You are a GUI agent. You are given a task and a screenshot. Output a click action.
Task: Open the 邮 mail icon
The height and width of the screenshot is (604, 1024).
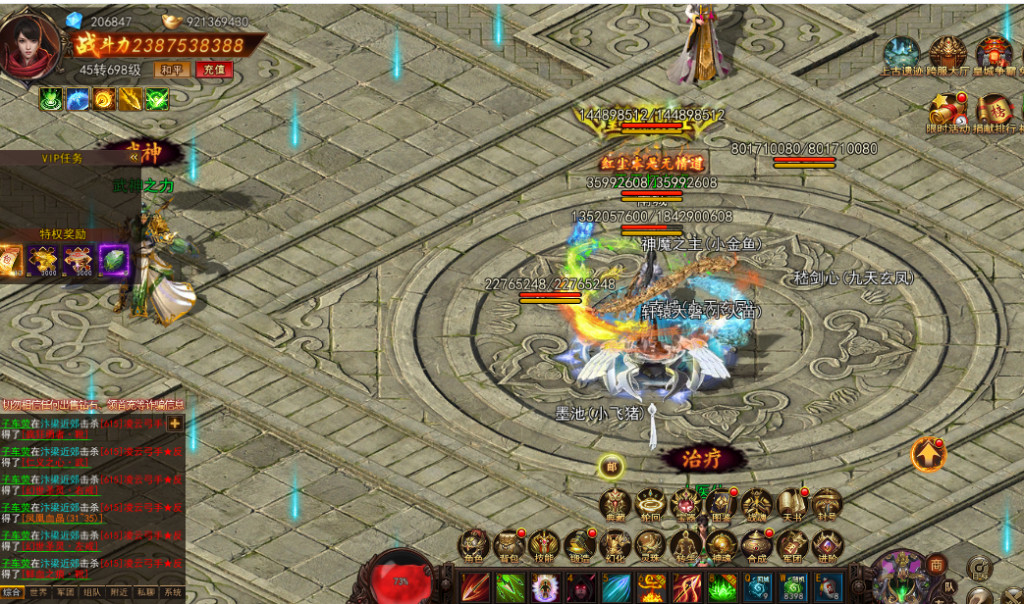coord(611,466)
